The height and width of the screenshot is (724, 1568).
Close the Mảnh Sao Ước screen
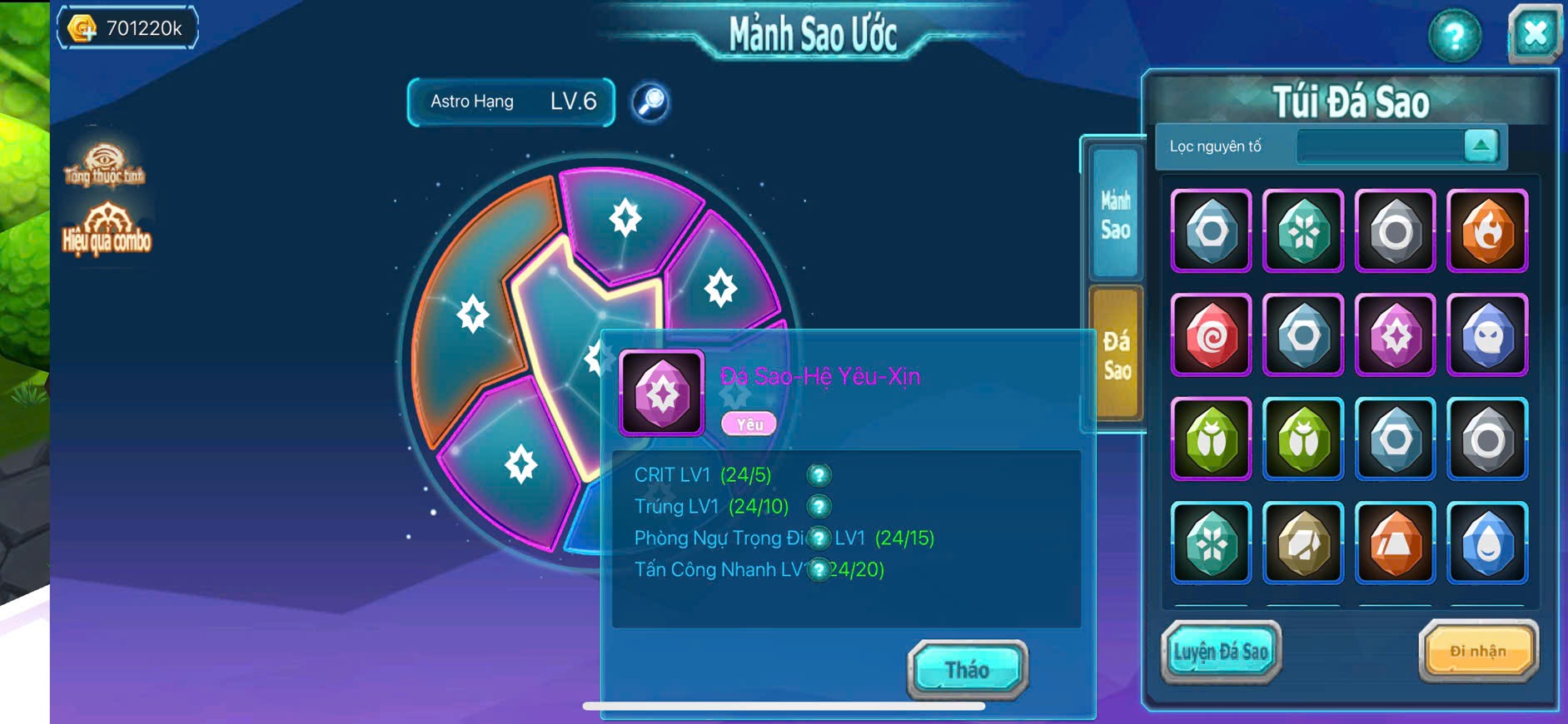click(1534, 34)
